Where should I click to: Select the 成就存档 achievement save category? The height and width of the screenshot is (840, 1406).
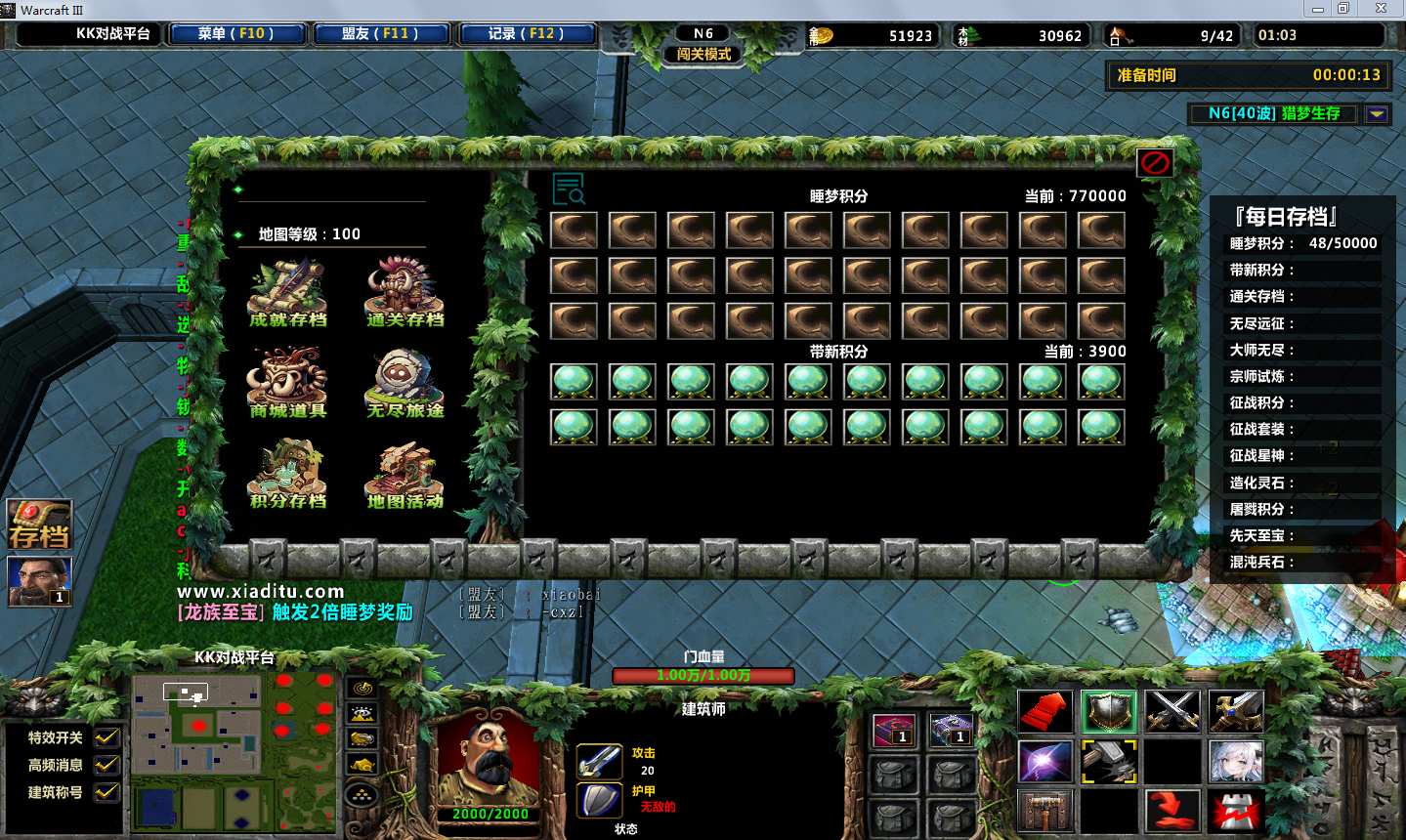287,293
